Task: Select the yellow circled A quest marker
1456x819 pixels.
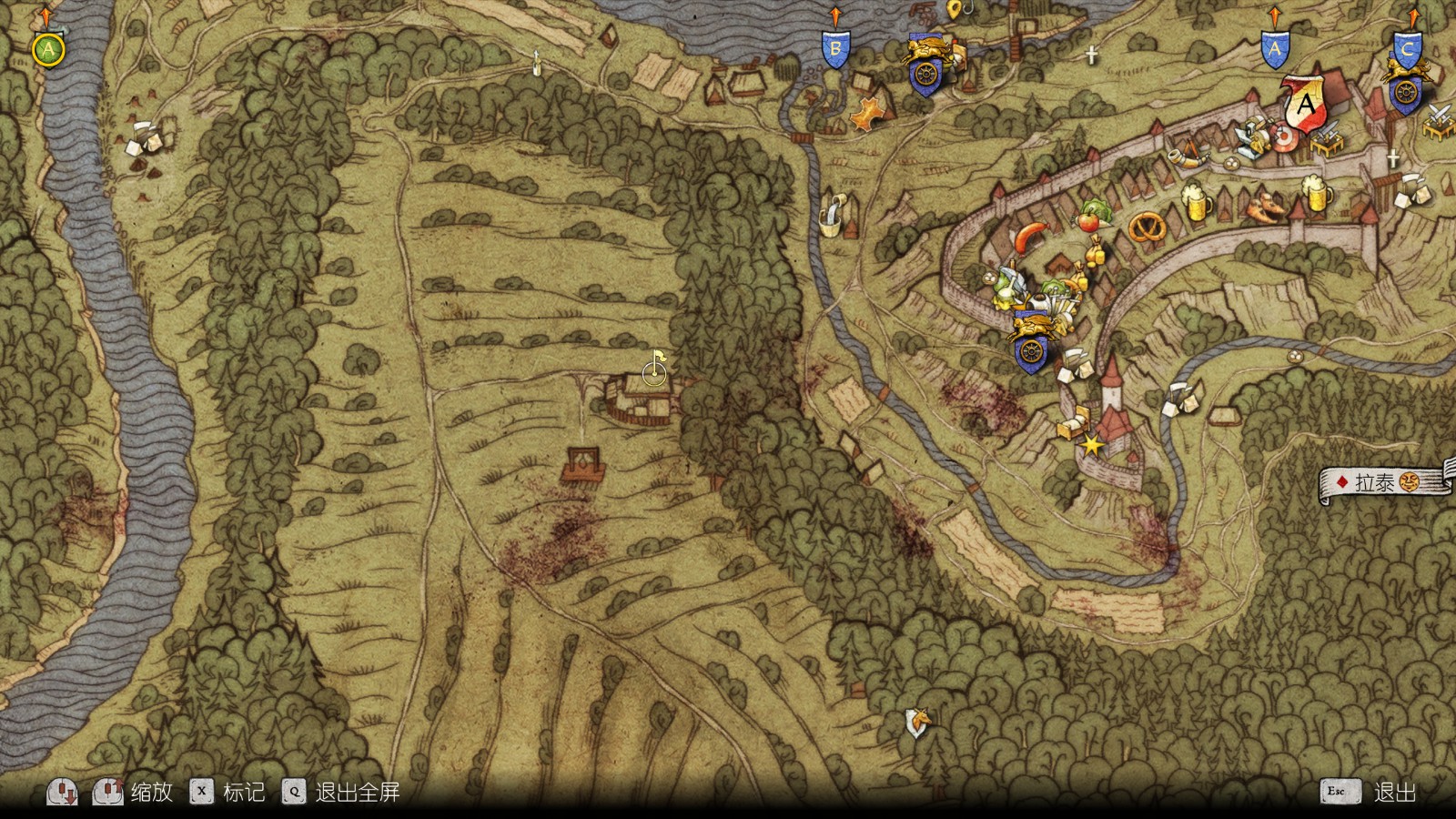Action: (x=47, y=50)
